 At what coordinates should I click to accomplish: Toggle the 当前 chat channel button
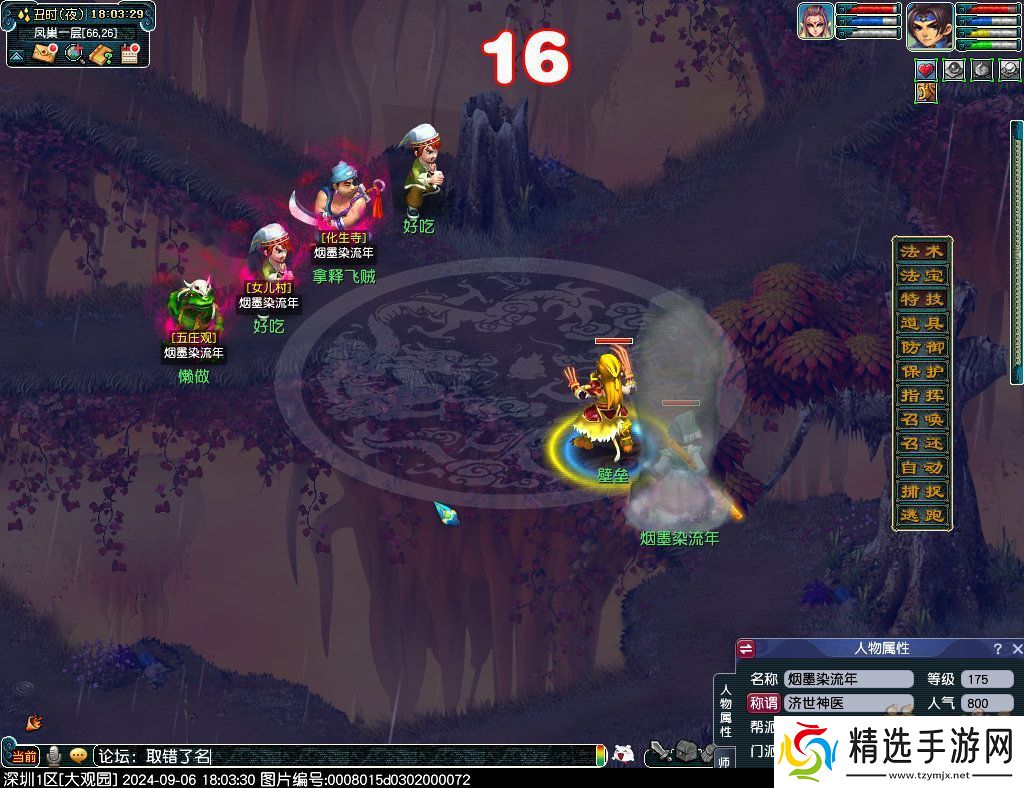pos(24,756)
